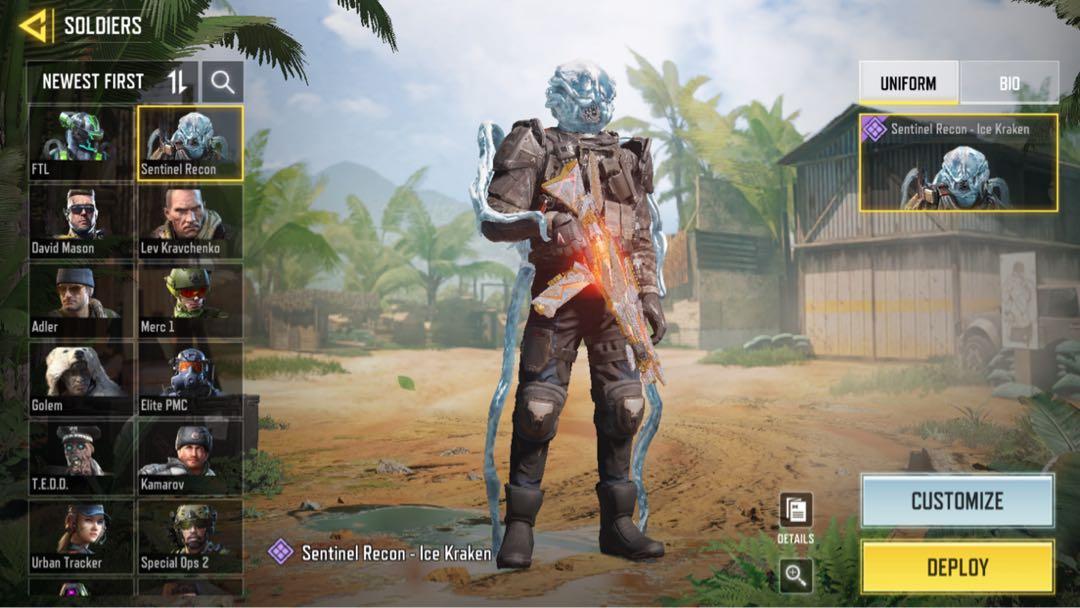Choose the Sentinel Recon soldier tile
1080x608 pixels.
(x=190, y=143)
